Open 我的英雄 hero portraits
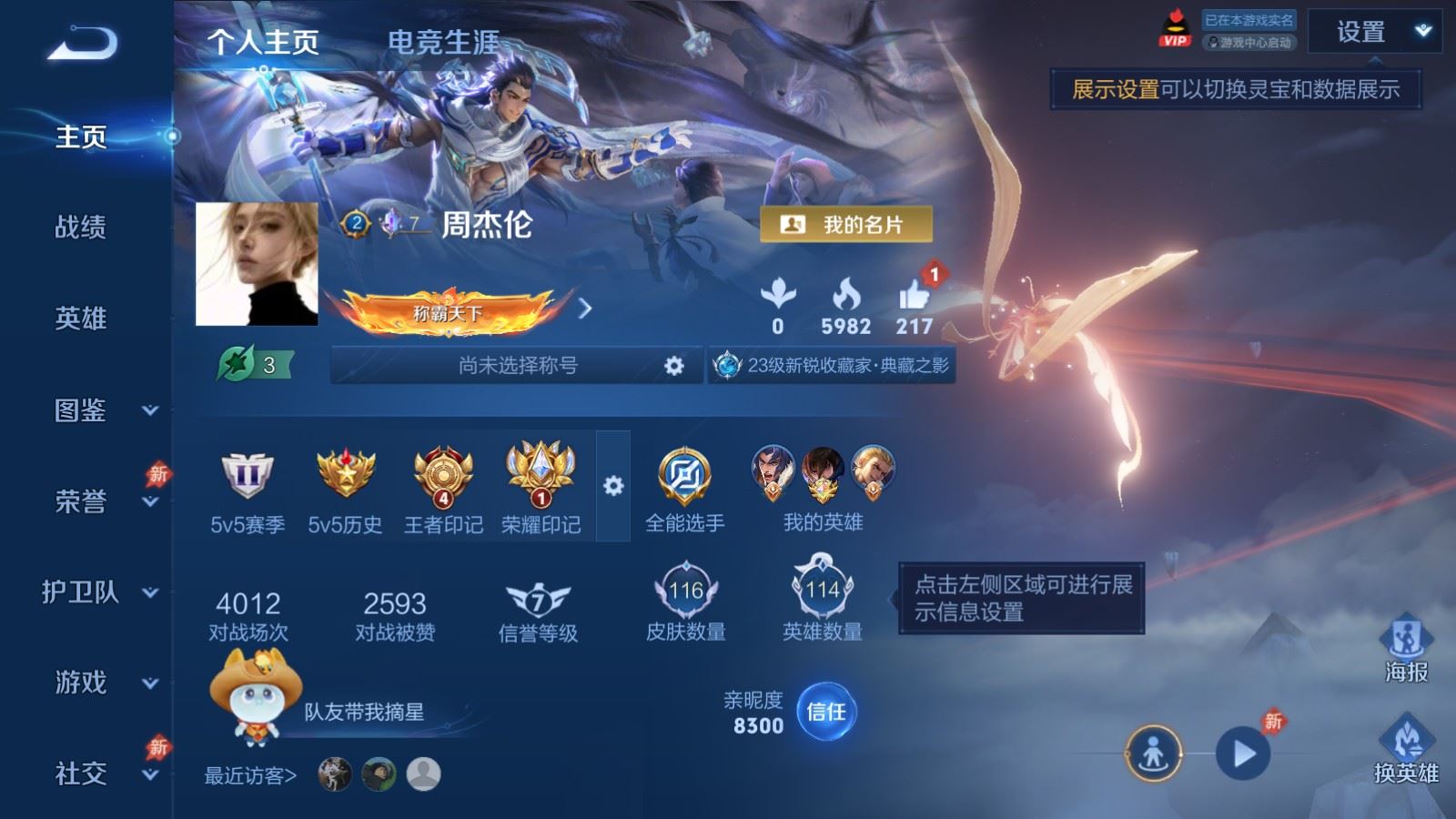The image size is (1456, 819). pos(823,487)
